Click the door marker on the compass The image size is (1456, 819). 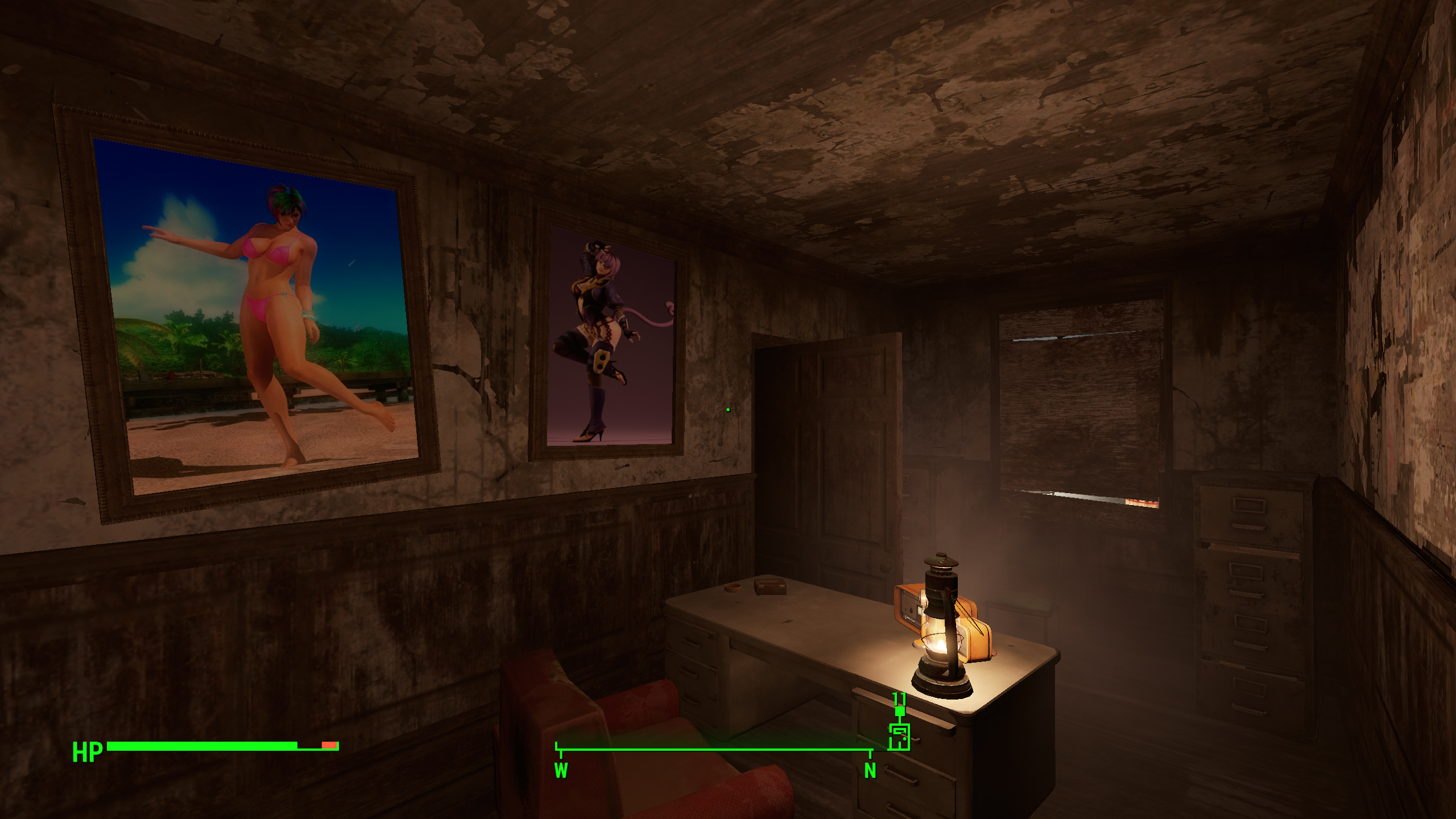tap(899, 737)
